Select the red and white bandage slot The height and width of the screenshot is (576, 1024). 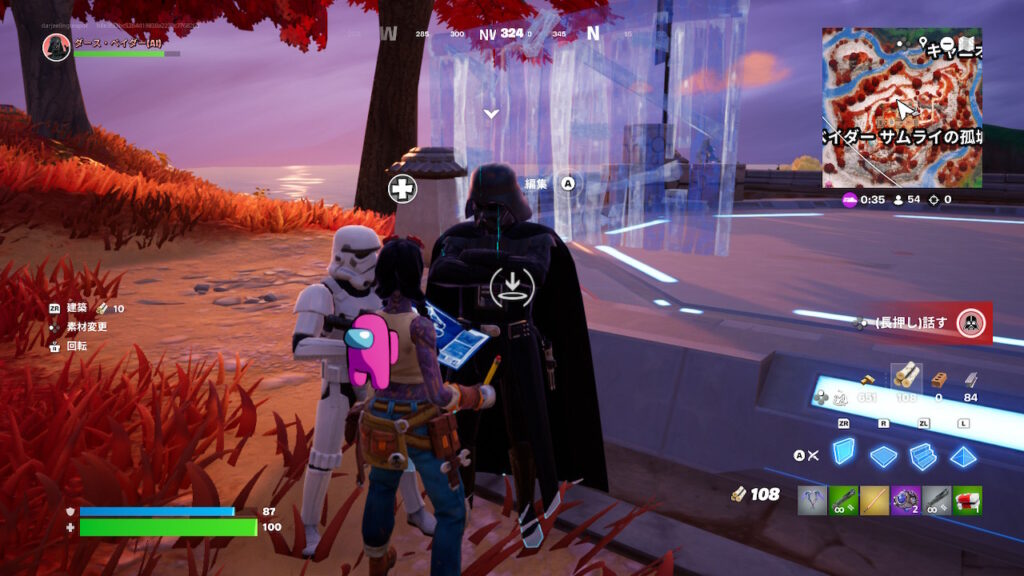[x=967, y=500]
